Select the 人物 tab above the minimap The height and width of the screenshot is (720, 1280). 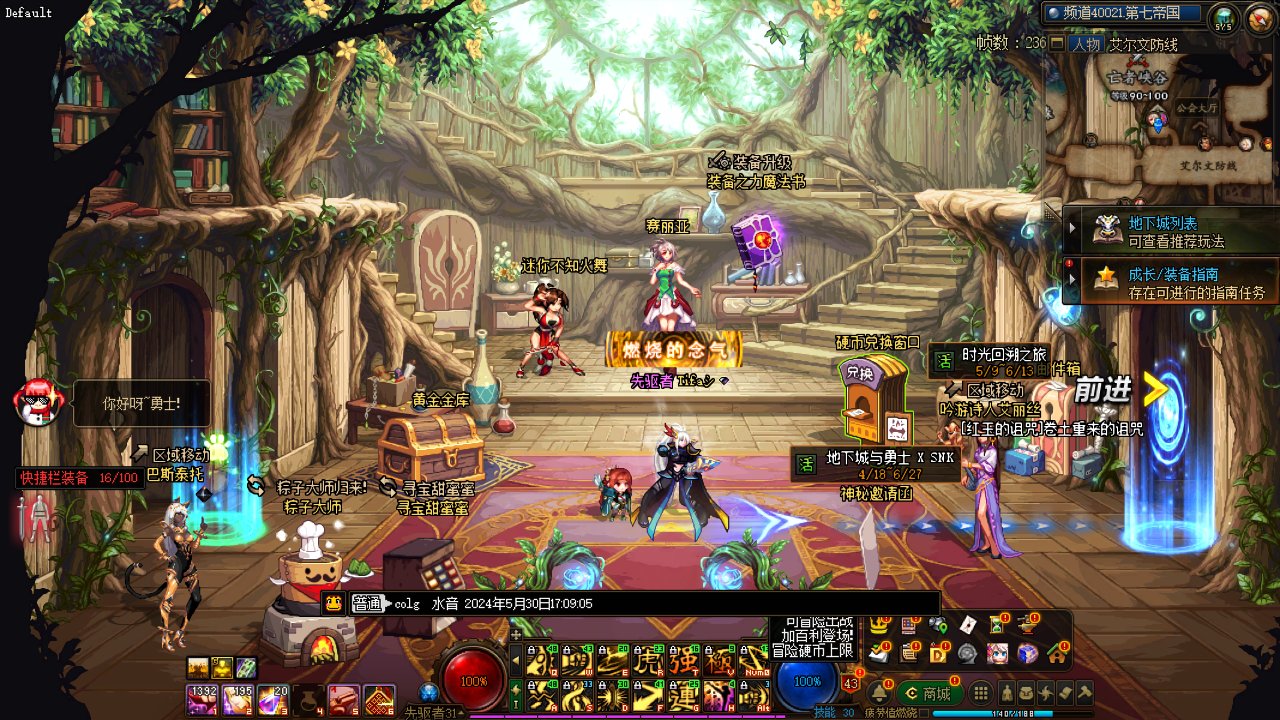coord(1085,44)
